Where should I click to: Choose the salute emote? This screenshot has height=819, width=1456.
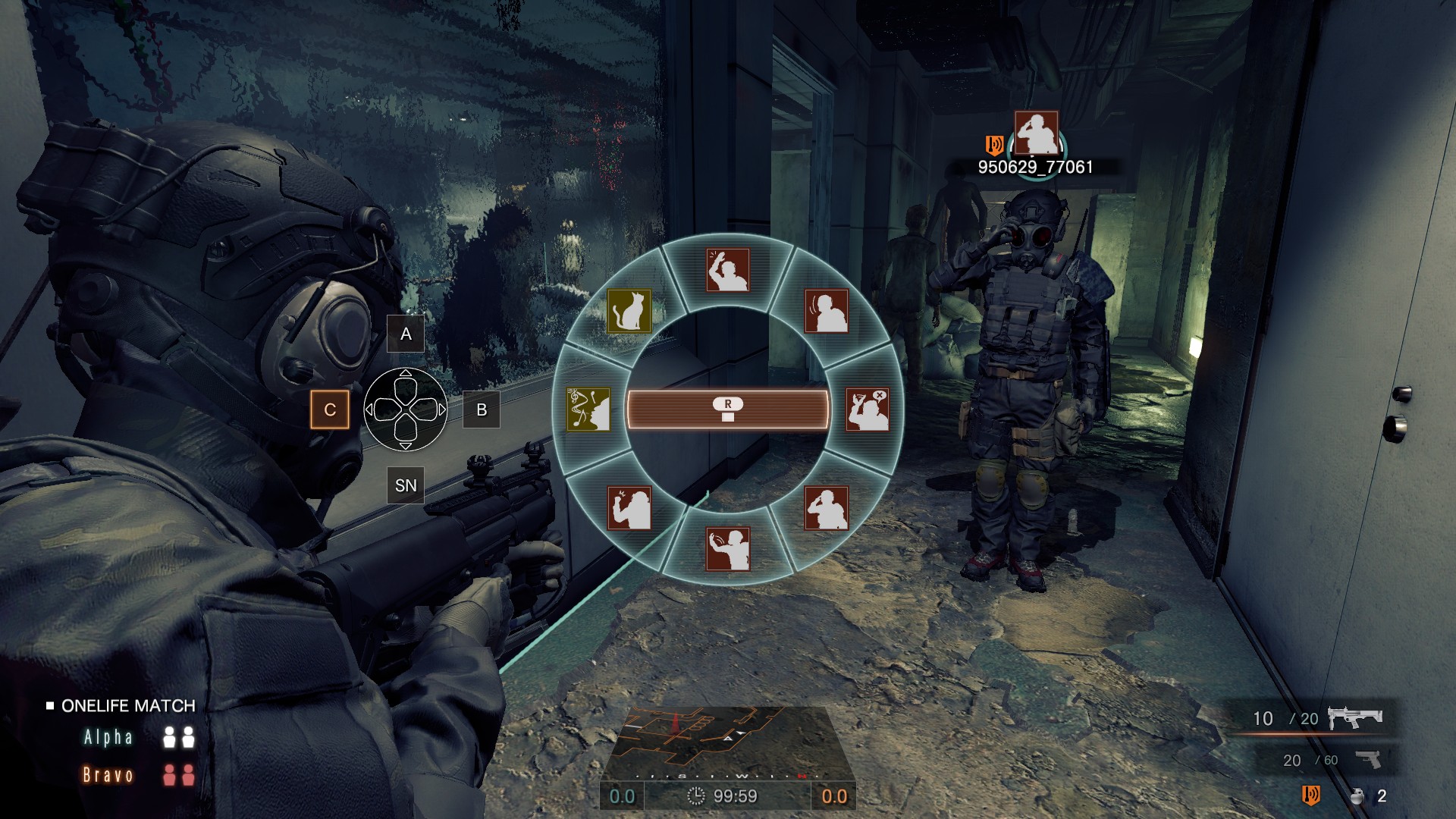tap(826, 507)
